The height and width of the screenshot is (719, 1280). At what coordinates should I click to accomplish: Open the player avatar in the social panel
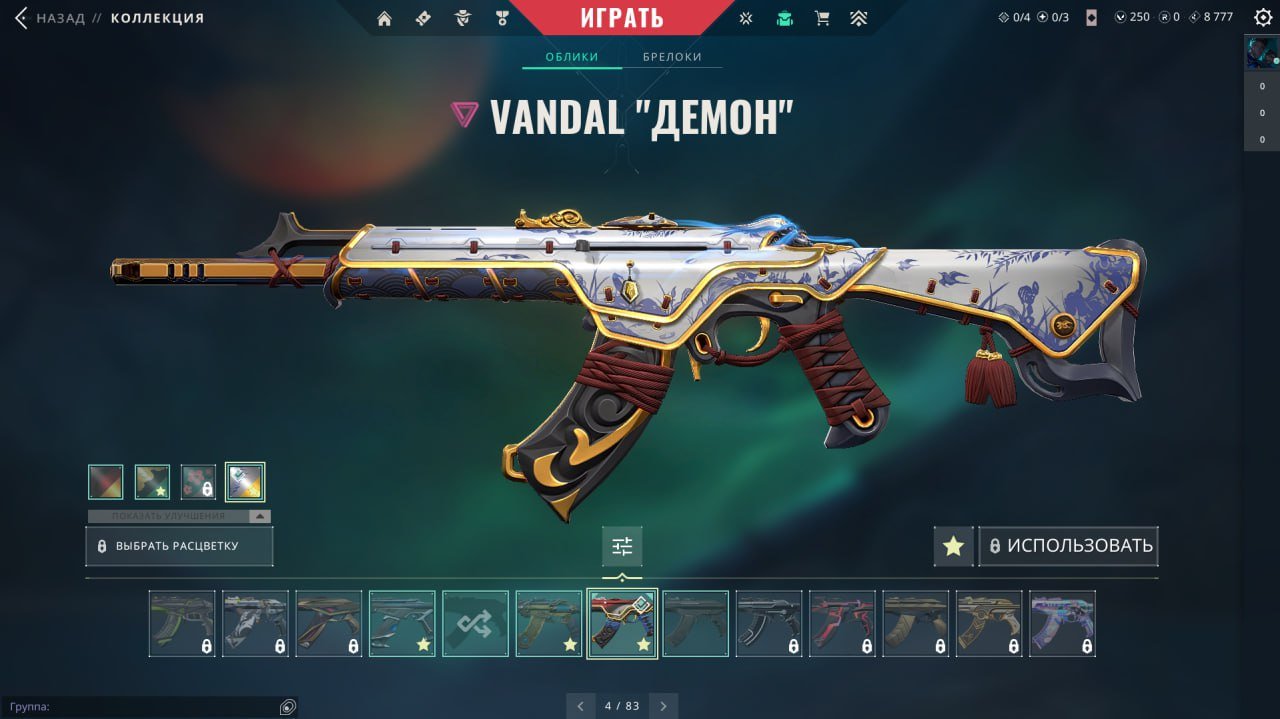(1261, 52)
